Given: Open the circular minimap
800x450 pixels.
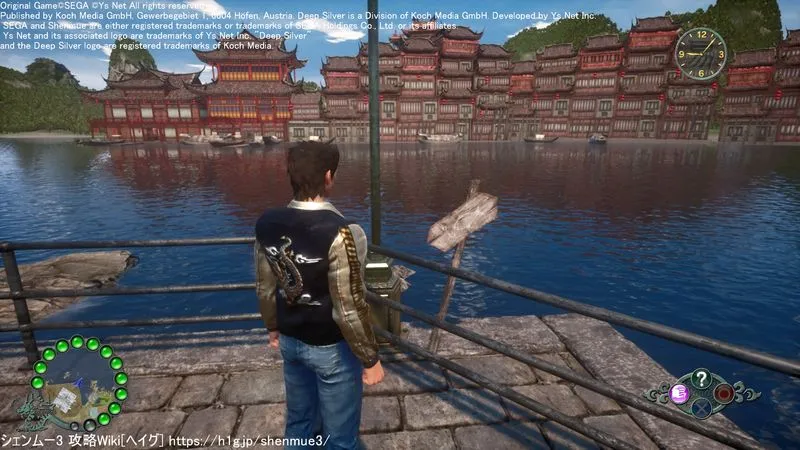Looking at the screenshot, I should coord(78,383).
